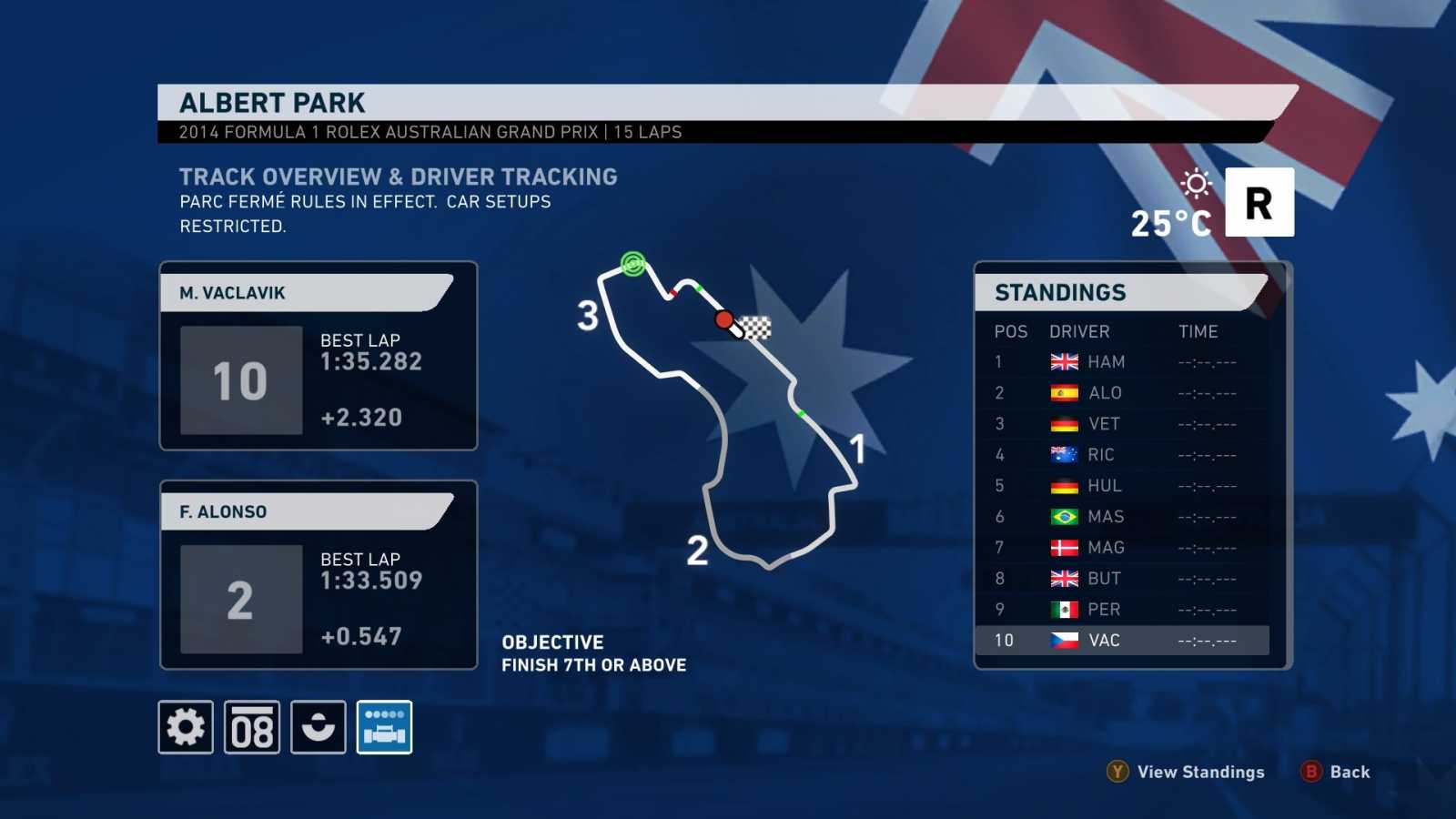Click the red B button prompt
Screen dimensions: 1456x819
(1310, 772)
